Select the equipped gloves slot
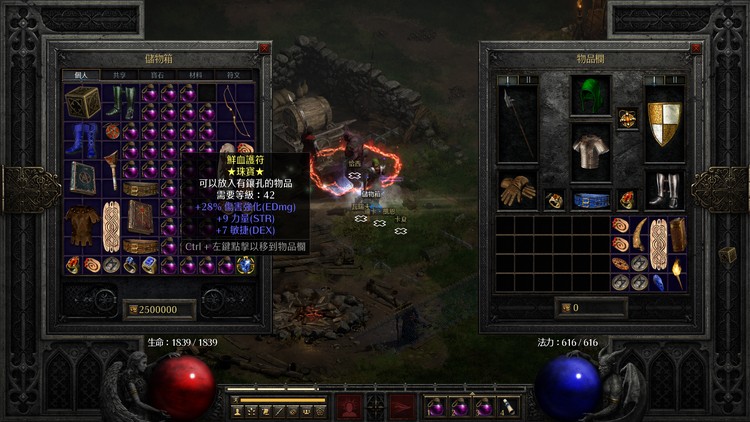750x422 pixels. (x=517, y=191)
